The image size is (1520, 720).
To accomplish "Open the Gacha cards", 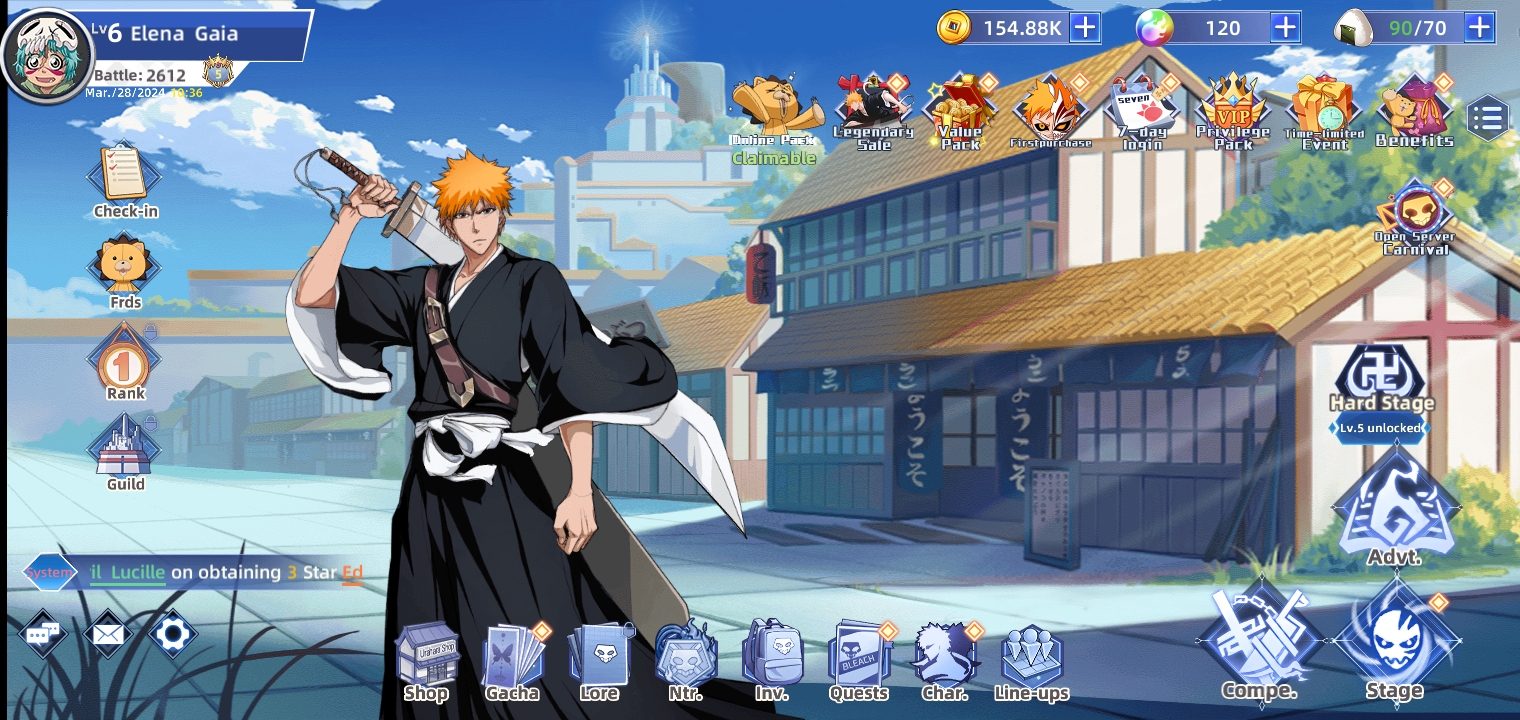I will tap(513, 660).
